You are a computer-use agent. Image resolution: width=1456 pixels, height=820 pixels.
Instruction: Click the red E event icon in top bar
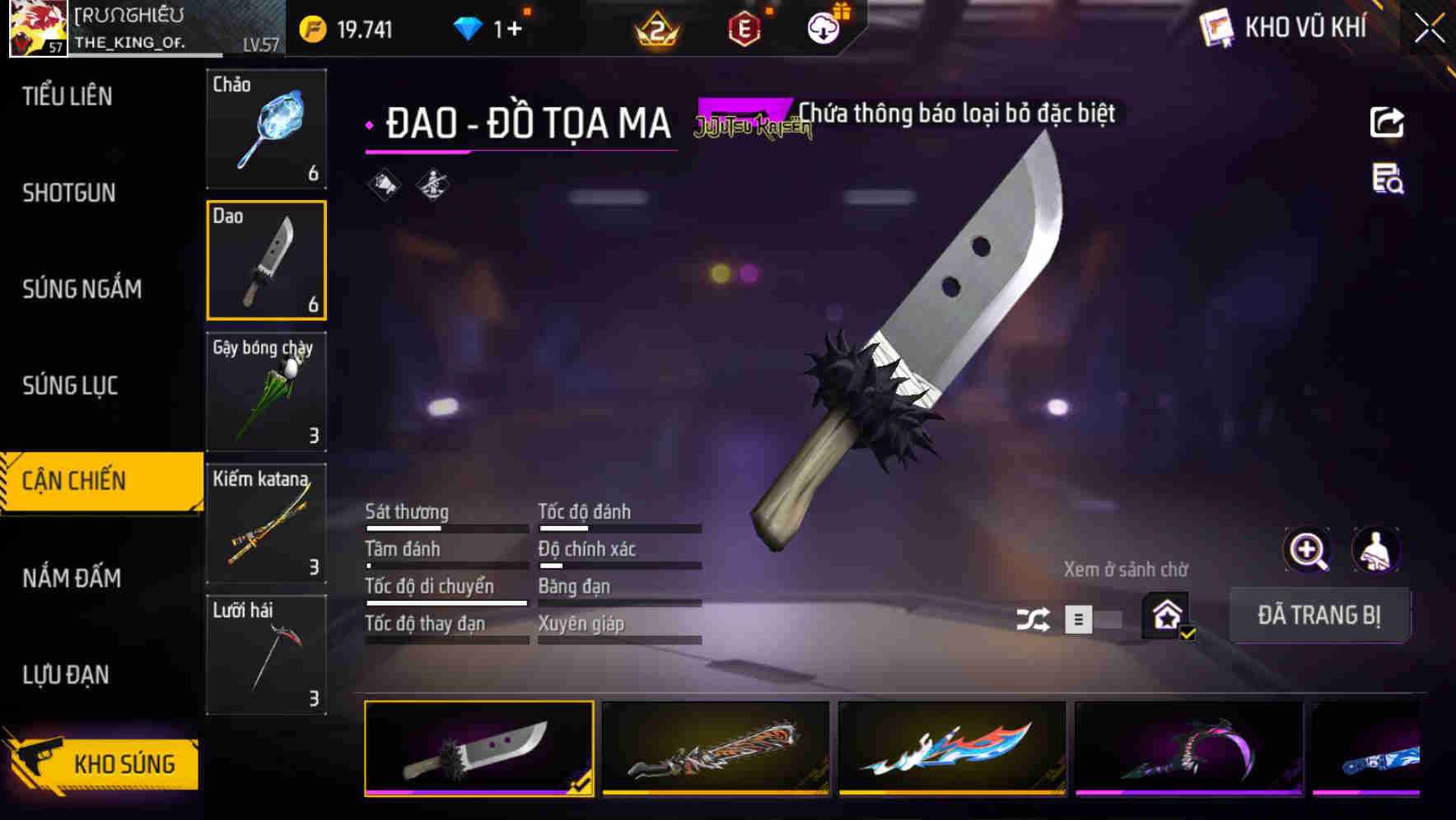tap(742, 27)
